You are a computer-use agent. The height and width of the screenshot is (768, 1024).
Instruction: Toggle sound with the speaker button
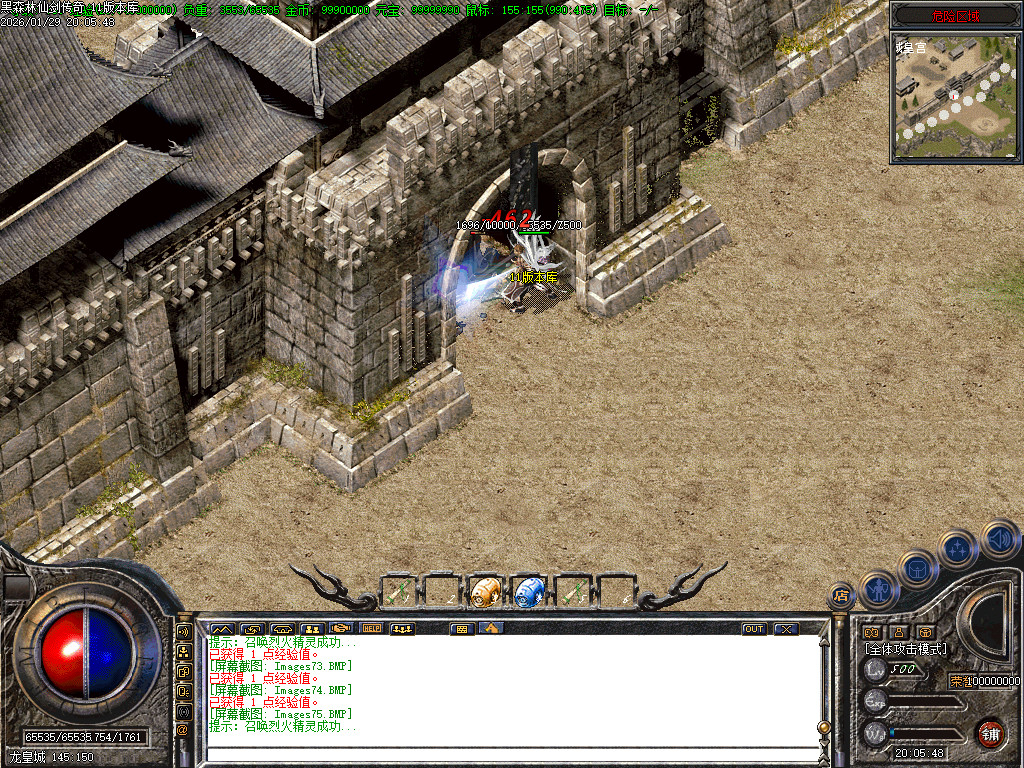point(999,539)
